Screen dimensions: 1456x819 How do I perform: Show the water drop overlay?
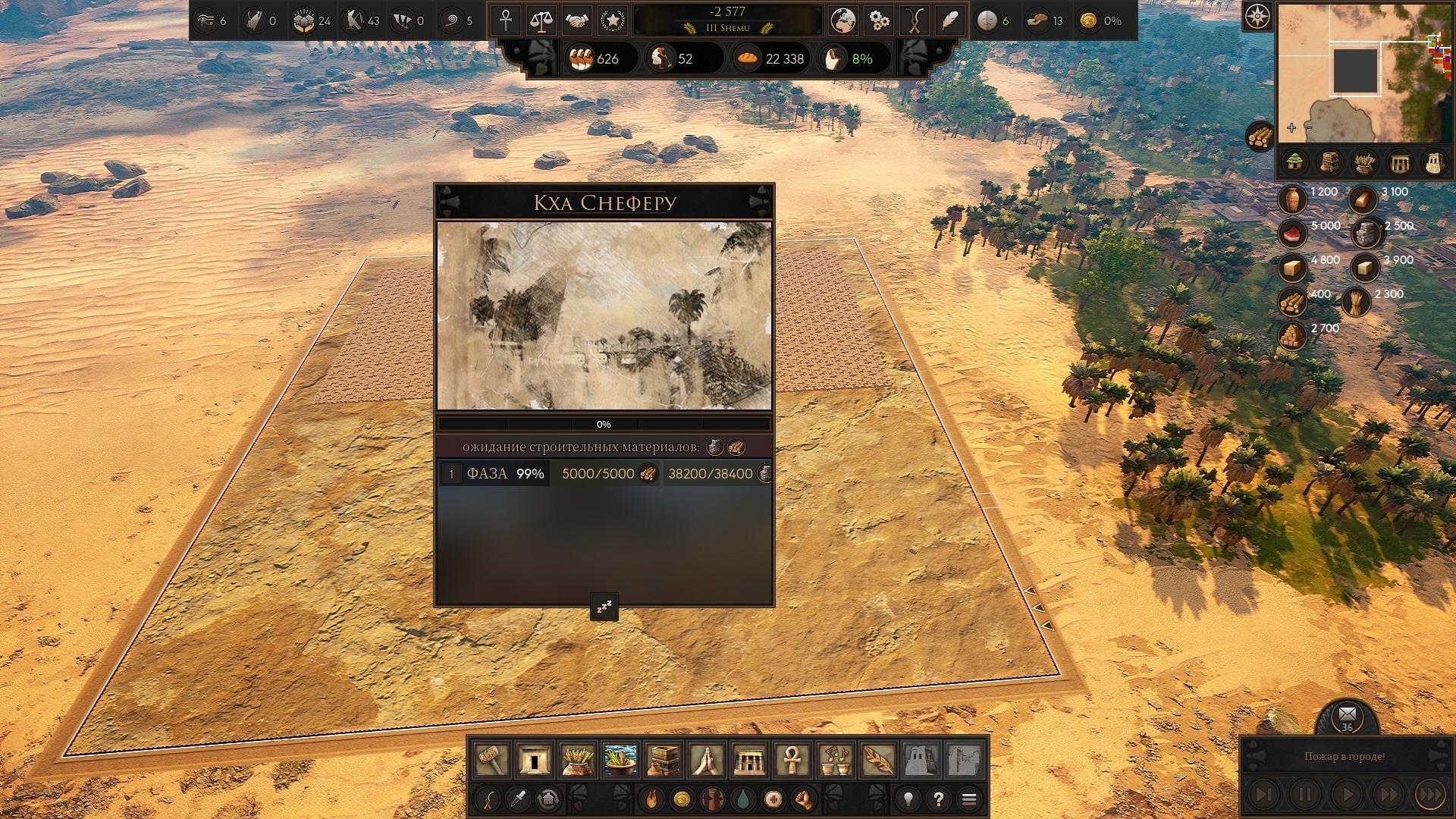coord(742,799)
